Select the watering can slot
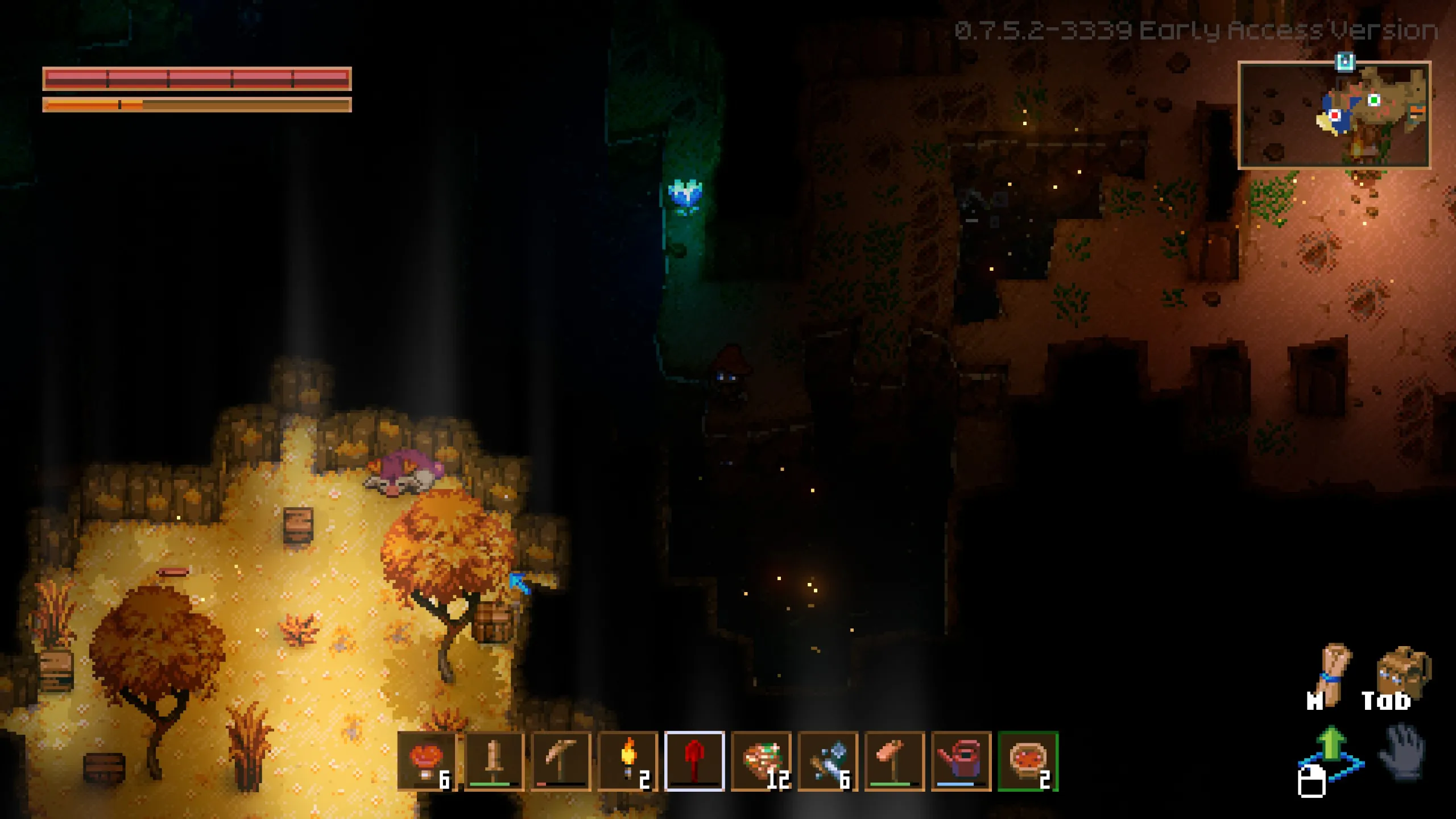This screenshot has width=1456, height=819. [x=961, y=761]
